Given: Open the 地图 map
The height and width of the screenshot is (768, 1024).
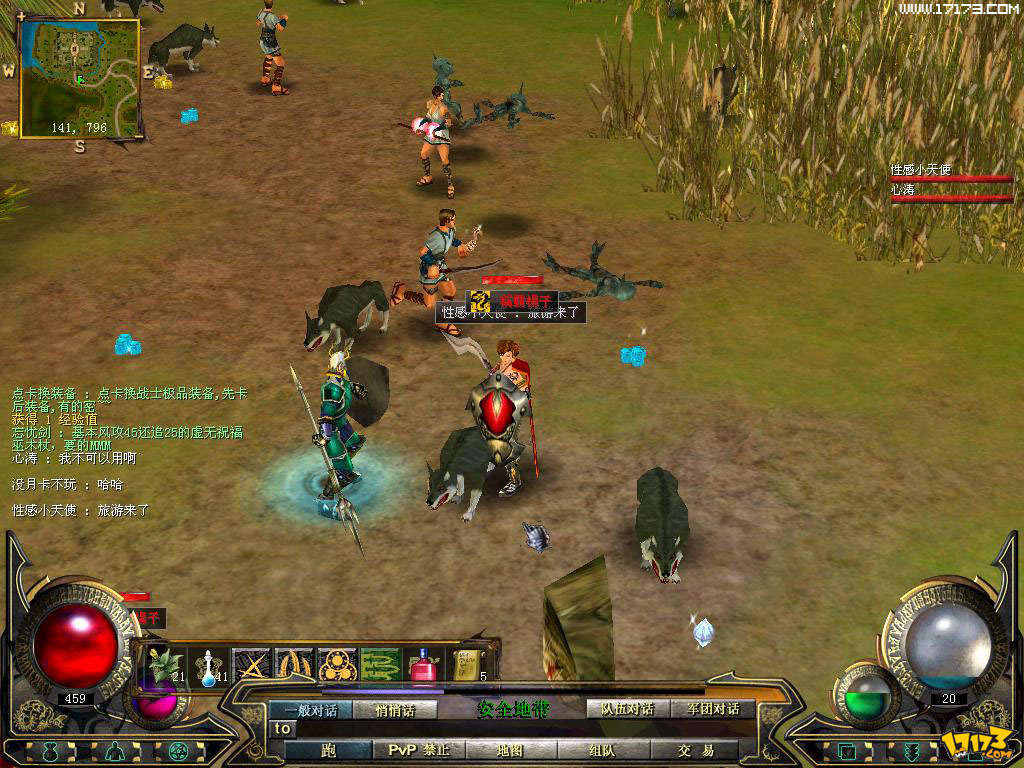Looking at the screenshot, I should tap(510, 750).
